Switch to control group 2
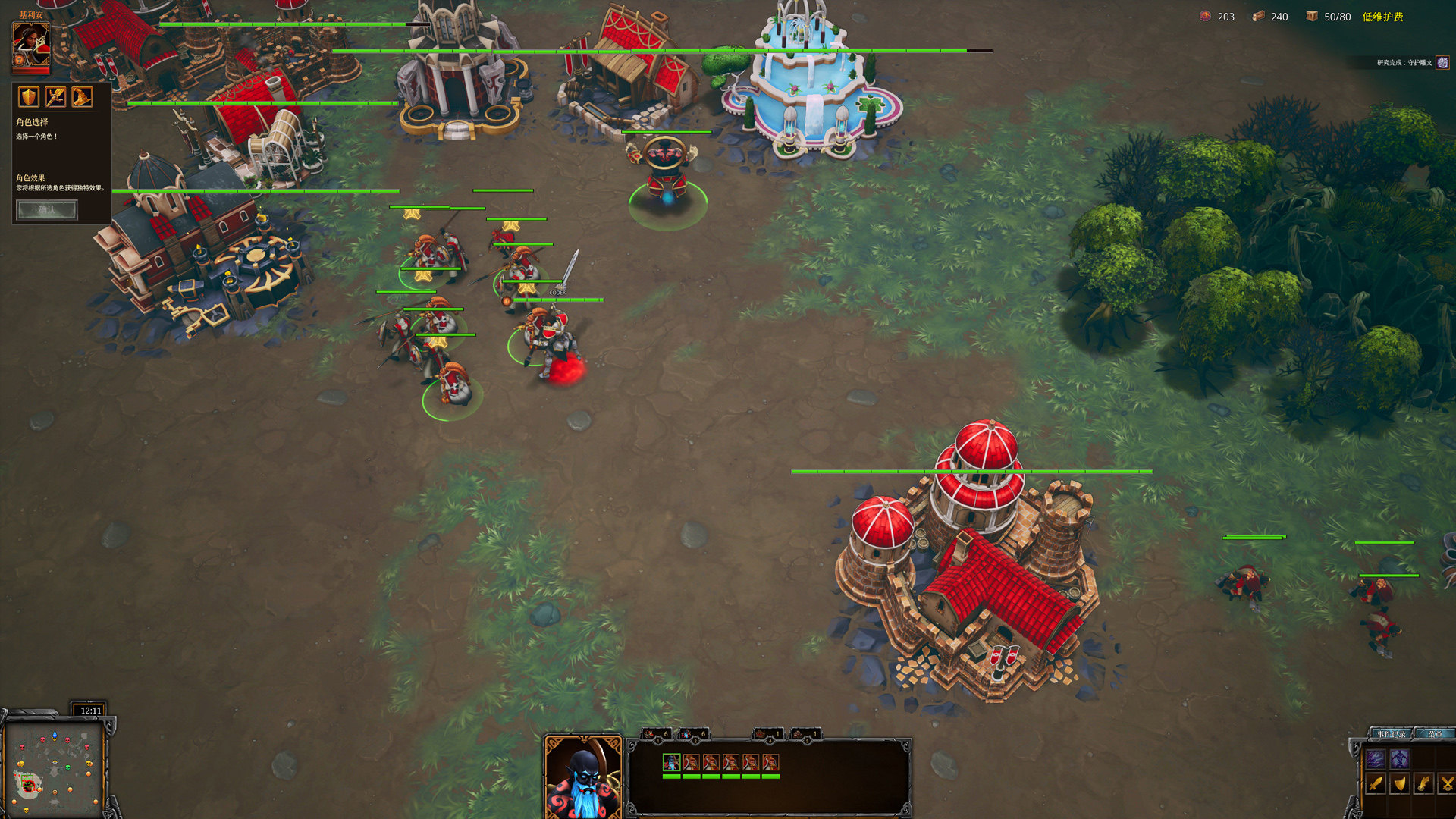 pos(694,733)
